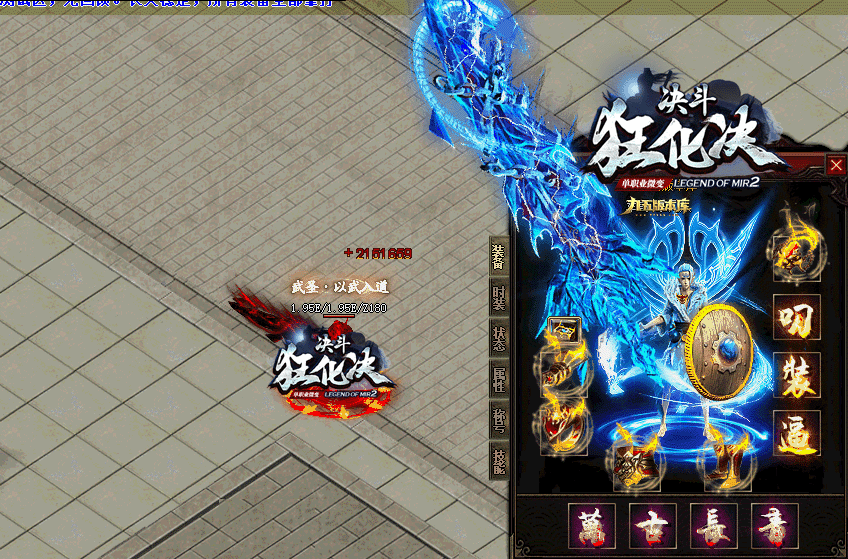Select the 叨 character equipment slot
848x559 pixels.
[x=797, y=318]
